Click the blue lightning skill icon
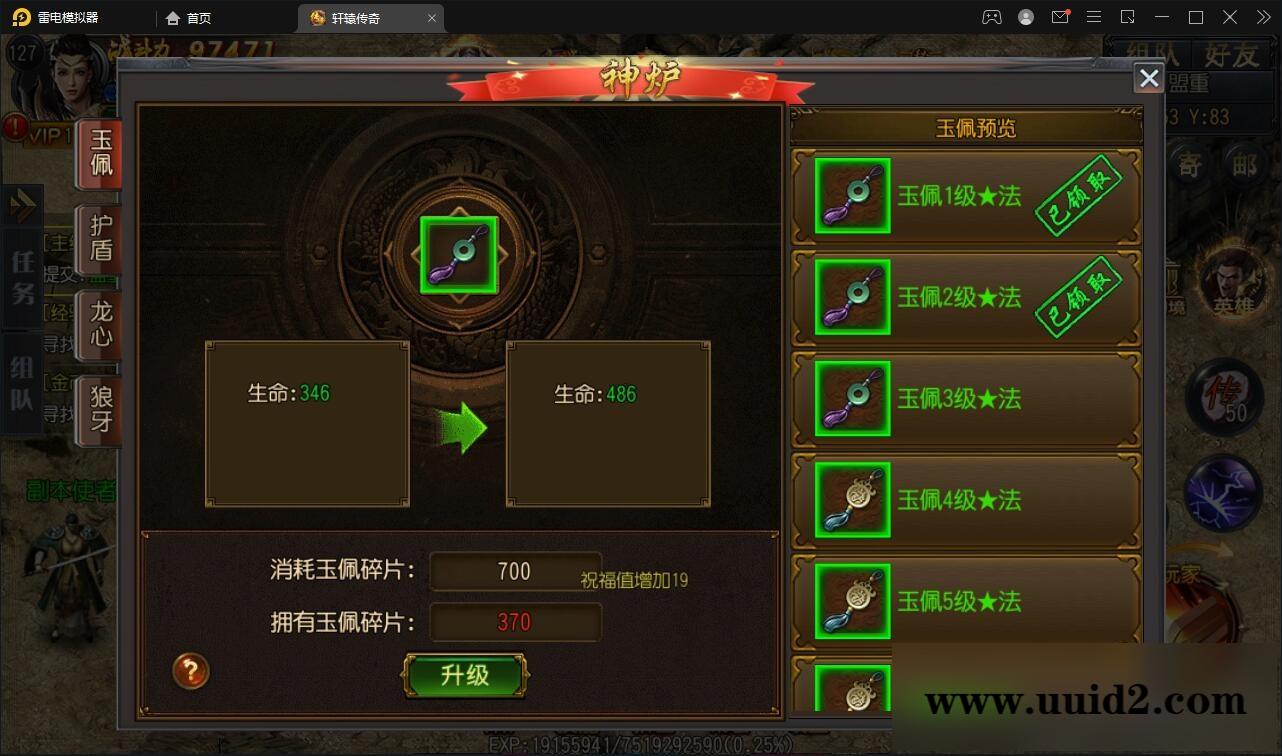The width and height of the screenshot is (1282, 756). coord(1222,490)
